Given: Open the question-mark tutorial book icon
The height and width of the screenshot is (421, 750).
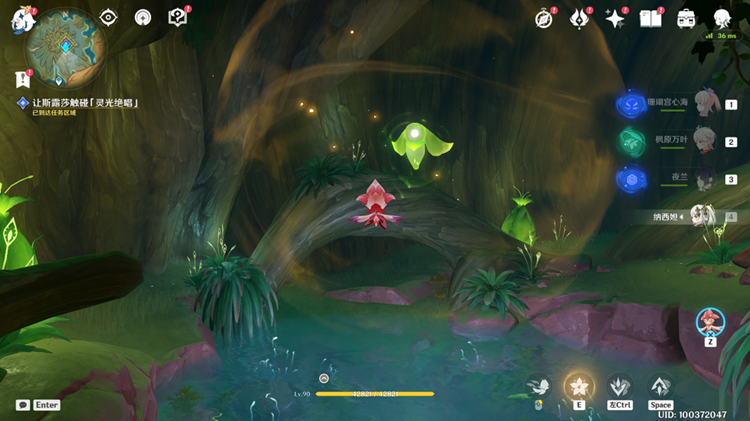Looking at the screenshot, I should [177, 18].
